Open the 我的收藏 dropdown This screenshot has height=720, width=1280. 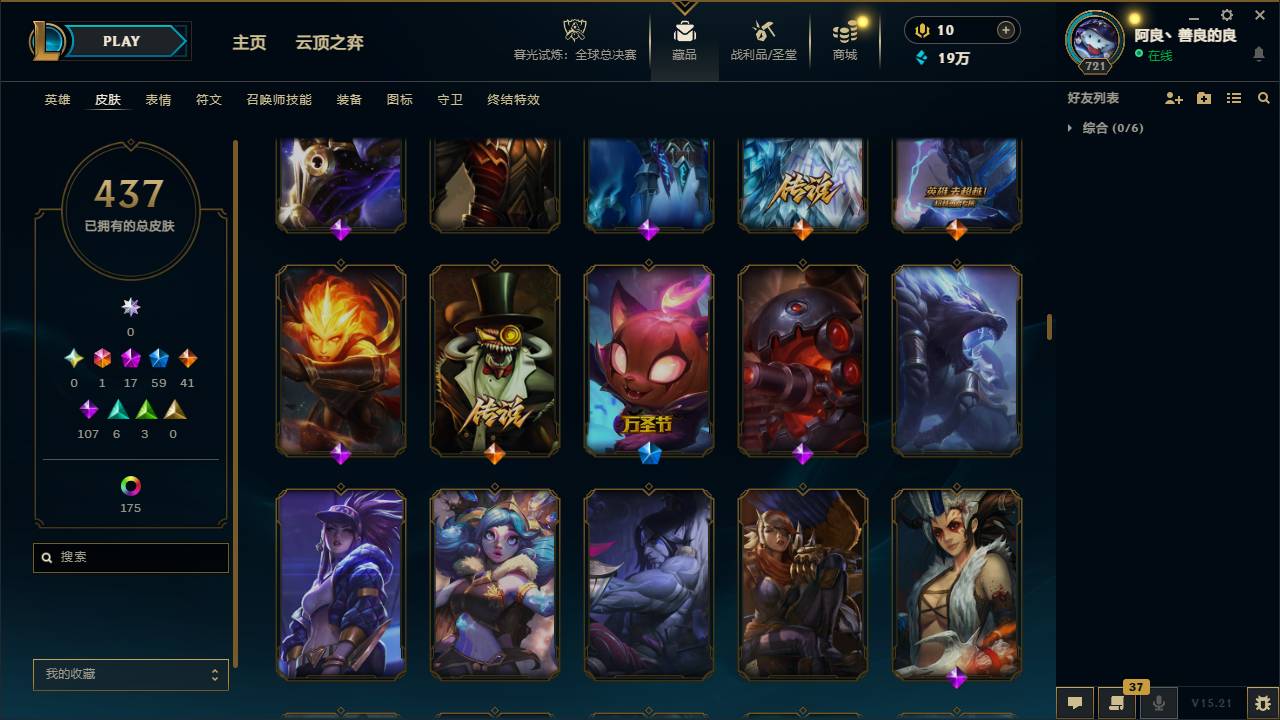click(130, 674)
